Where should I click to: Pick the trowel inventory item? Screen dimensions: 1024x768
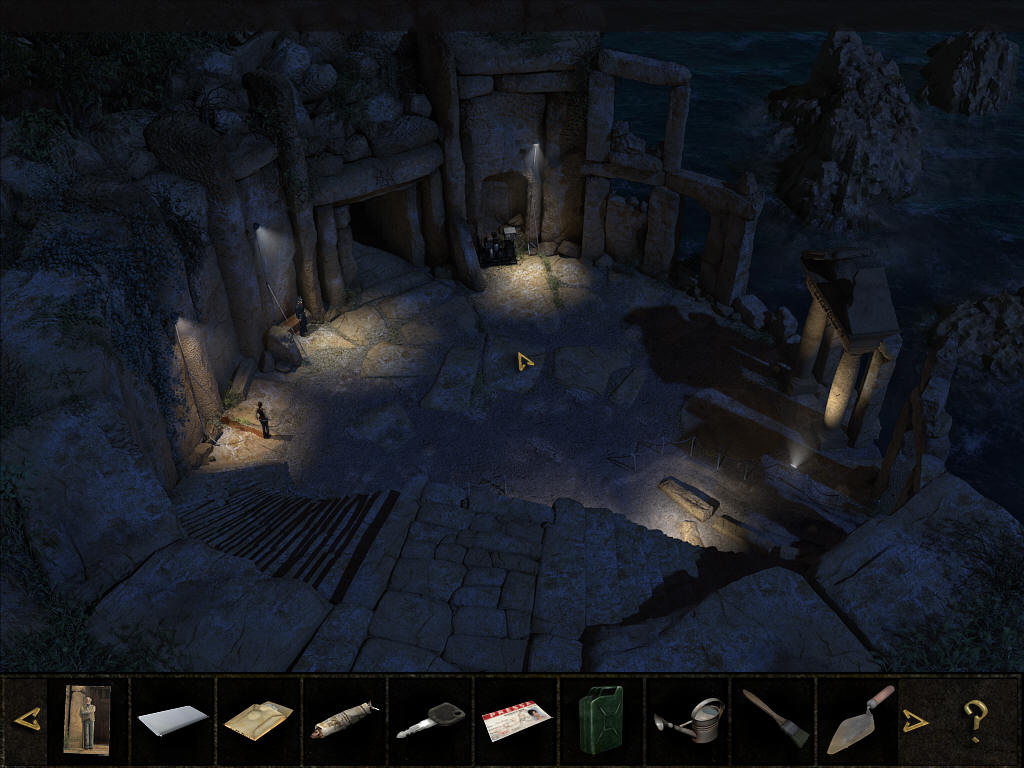[859, 719]
